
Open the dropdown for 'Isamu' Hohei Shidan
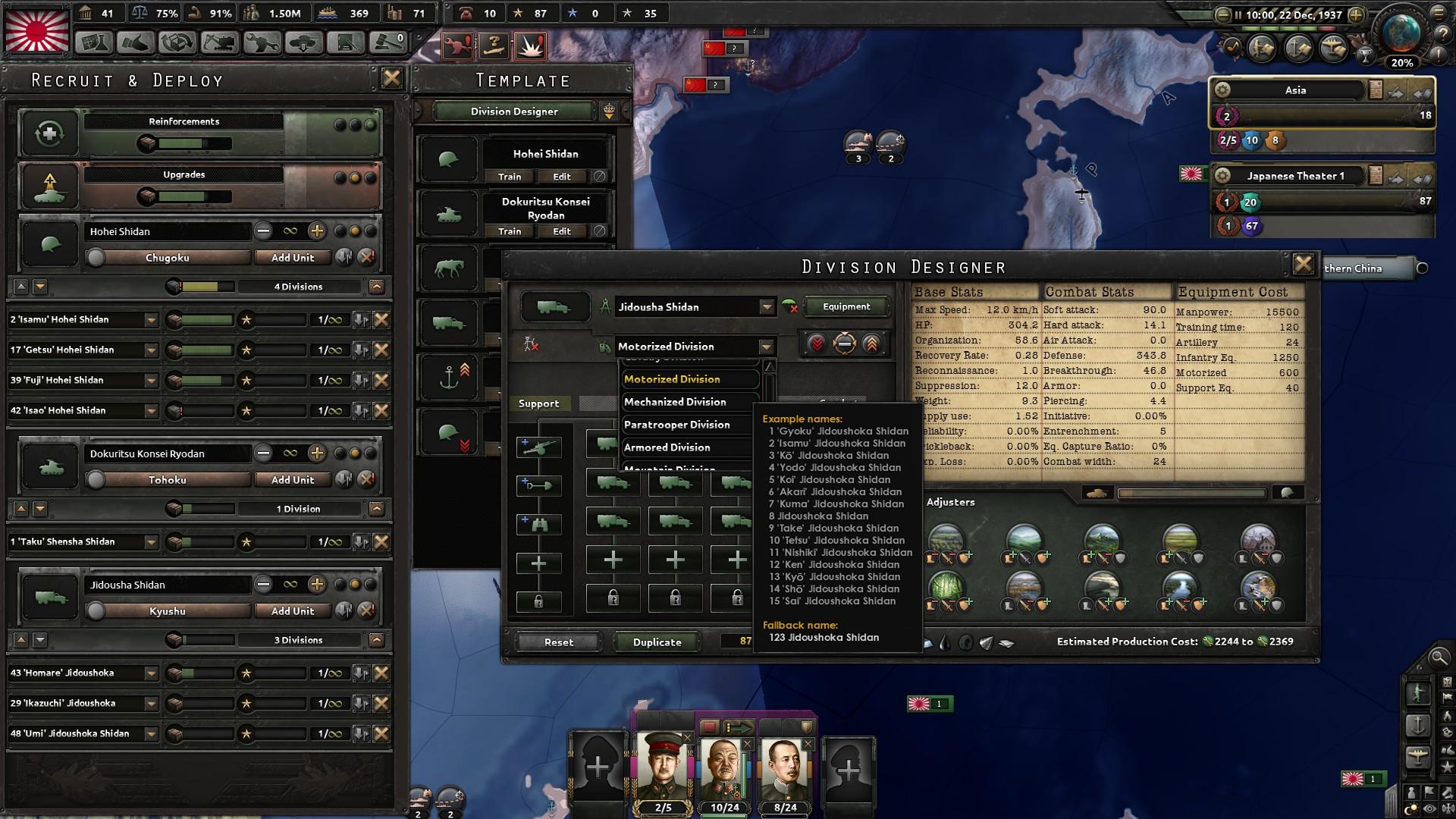pos(152,319)
